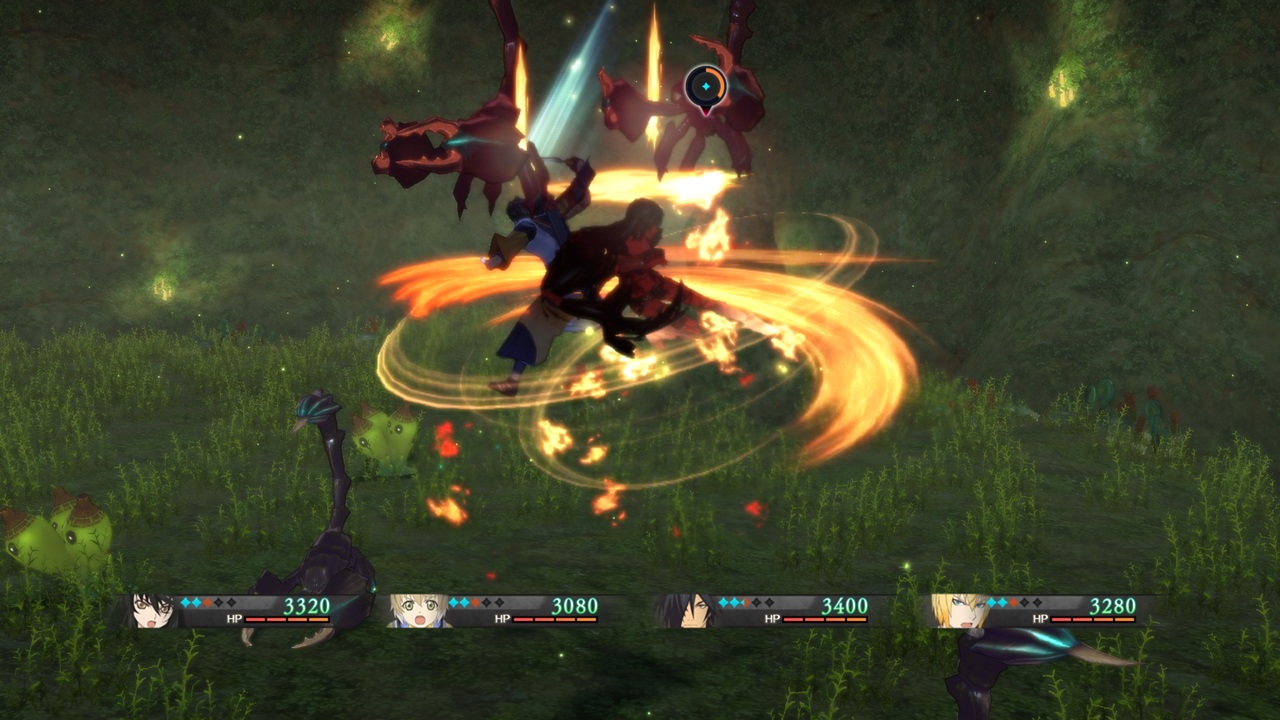Select Rokurou's HP value 3400
The image size is (1280, 720).
(x=847, y=605)
